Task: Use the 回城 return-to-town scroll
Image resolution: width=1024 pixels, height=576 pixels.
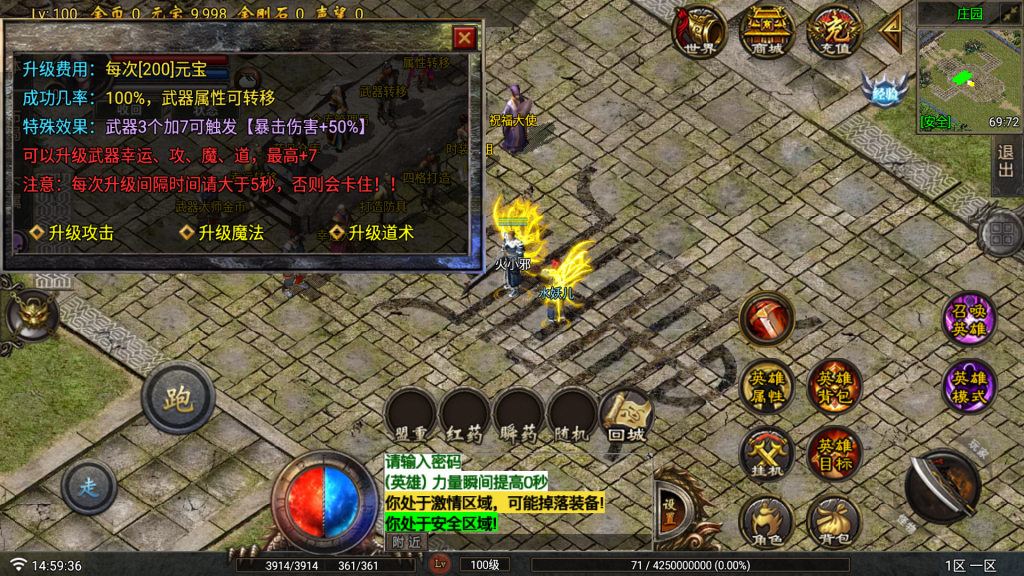Action: (x=626, y=415)
